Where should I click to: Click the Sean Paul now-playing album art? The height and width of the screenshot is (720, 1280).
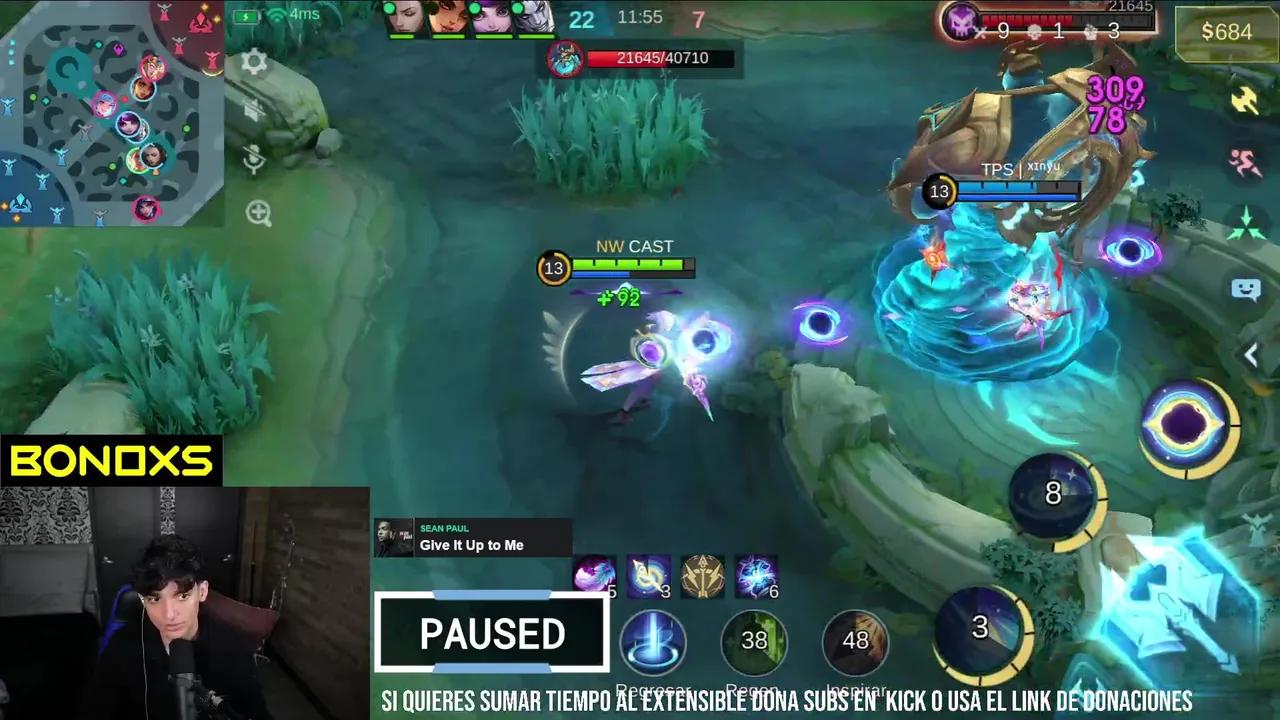click(x=395, y=537)
